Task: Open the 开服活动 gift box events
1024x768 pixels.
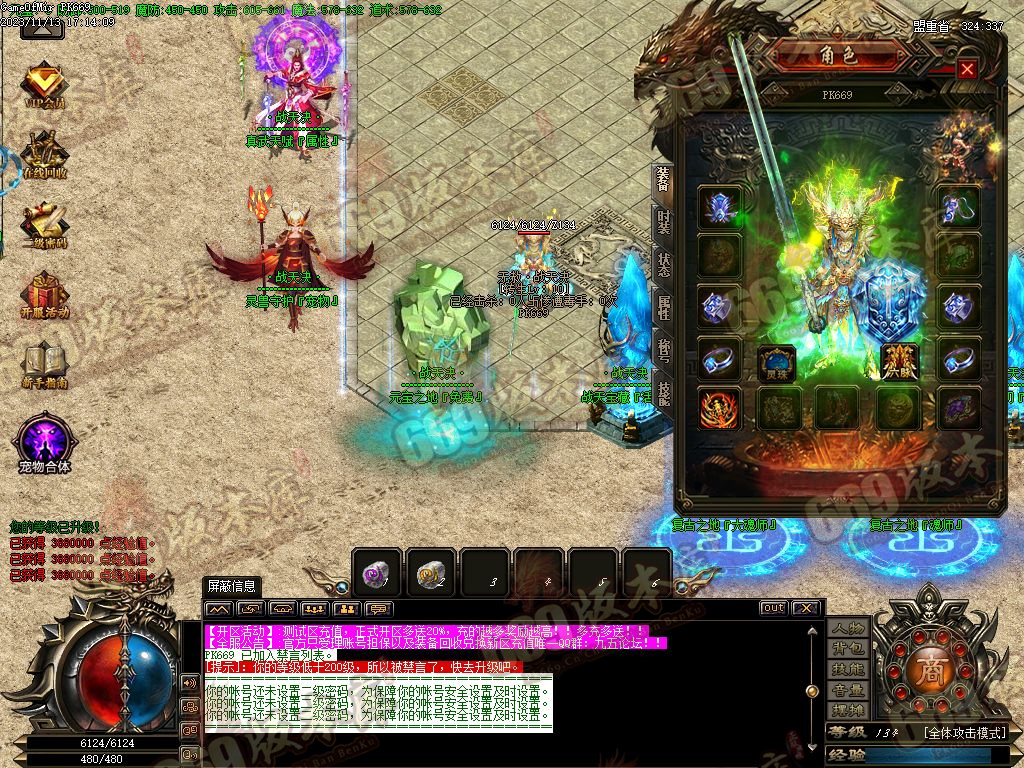Action: click(x=44, y=297)
